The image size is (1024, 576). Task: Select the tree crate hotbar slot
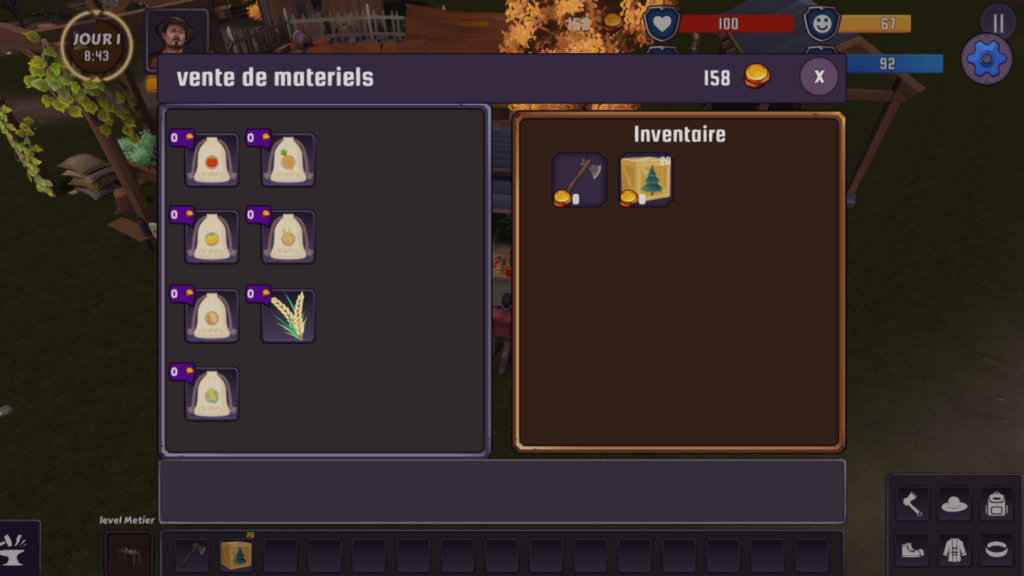(x=236, y=555)
